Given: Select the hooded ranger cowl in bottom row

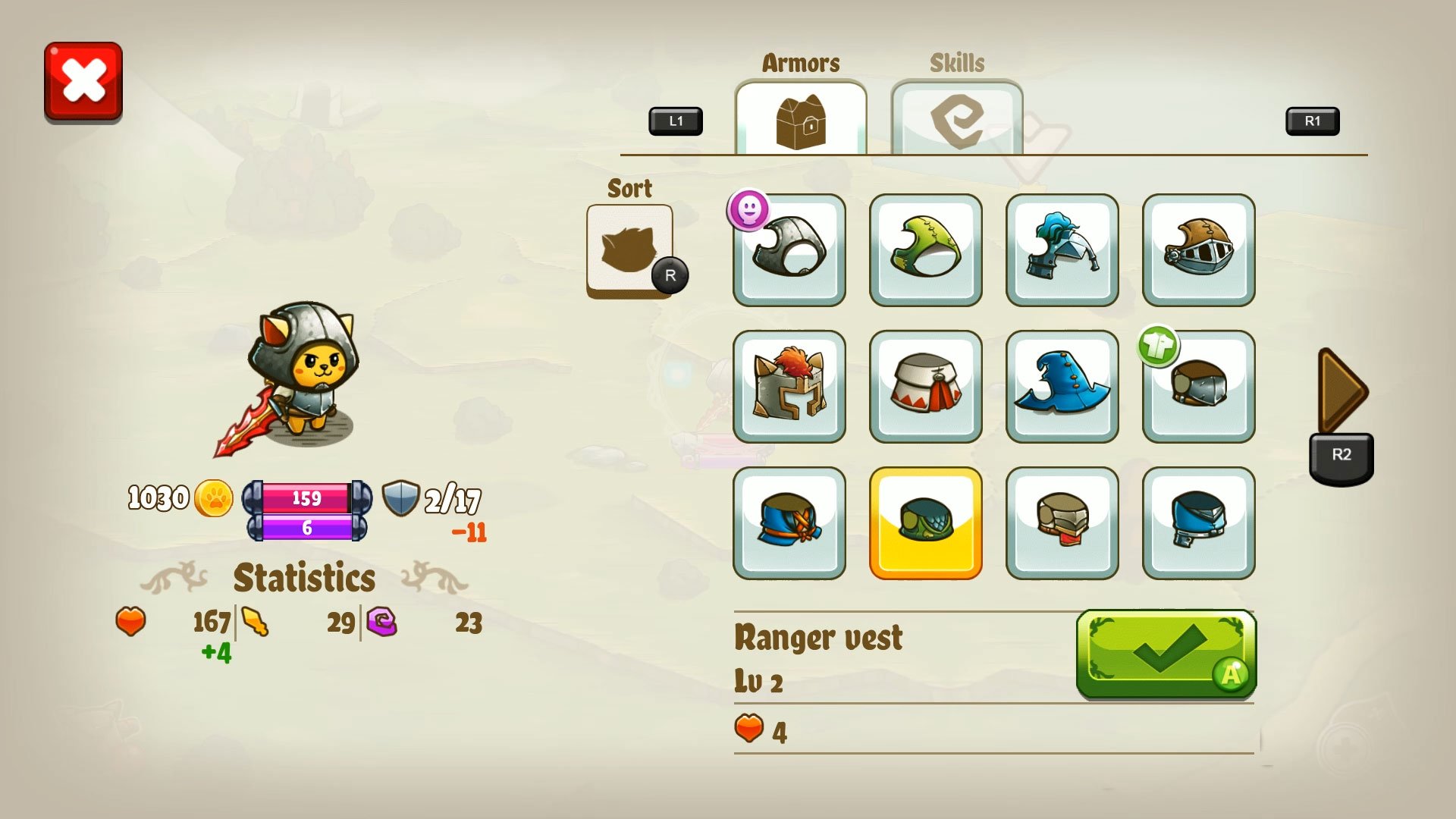Looking at the screenshot, I should (x=789, y=525).
